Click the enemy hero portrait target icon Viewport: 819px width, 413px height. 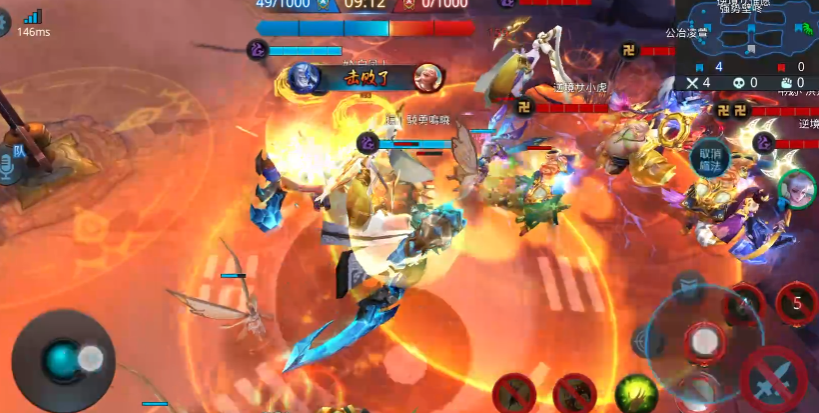pos(797,190)
